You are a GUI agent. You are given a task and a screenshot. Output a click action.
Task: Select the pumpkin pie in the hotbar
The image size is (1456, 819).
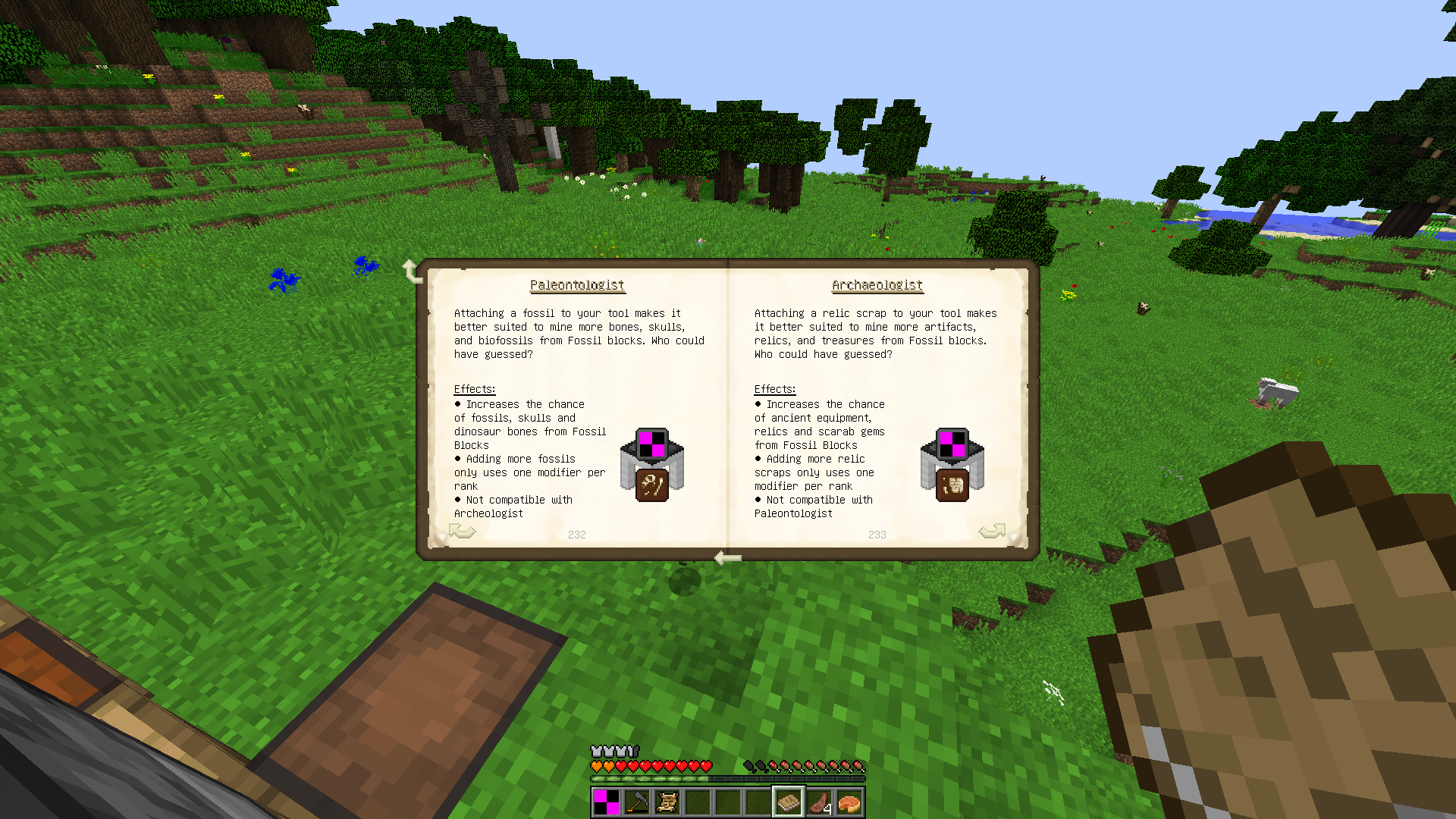[849, 802]
